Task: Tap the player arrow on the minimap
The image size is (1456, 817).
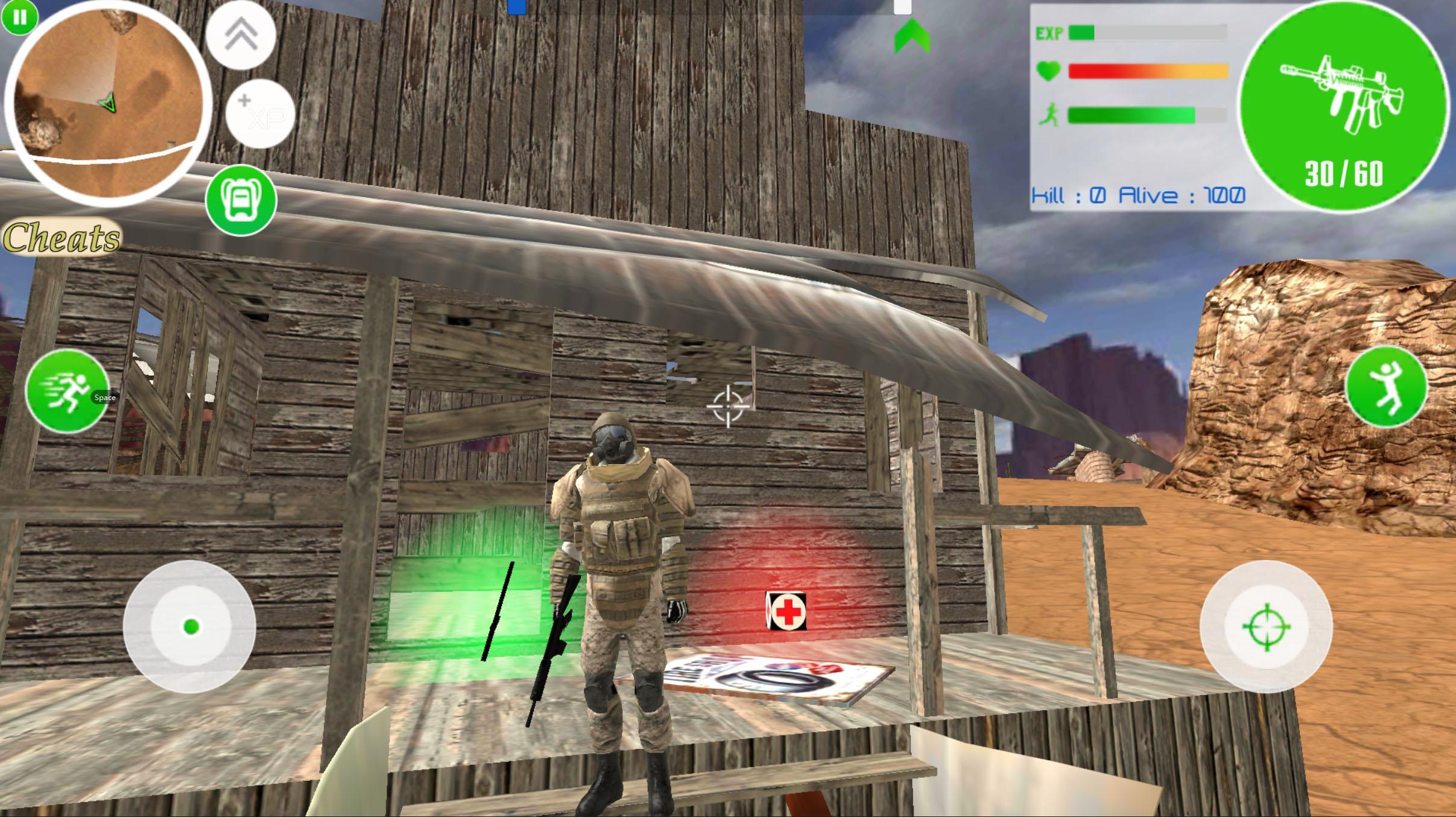Action: [109, 104]
